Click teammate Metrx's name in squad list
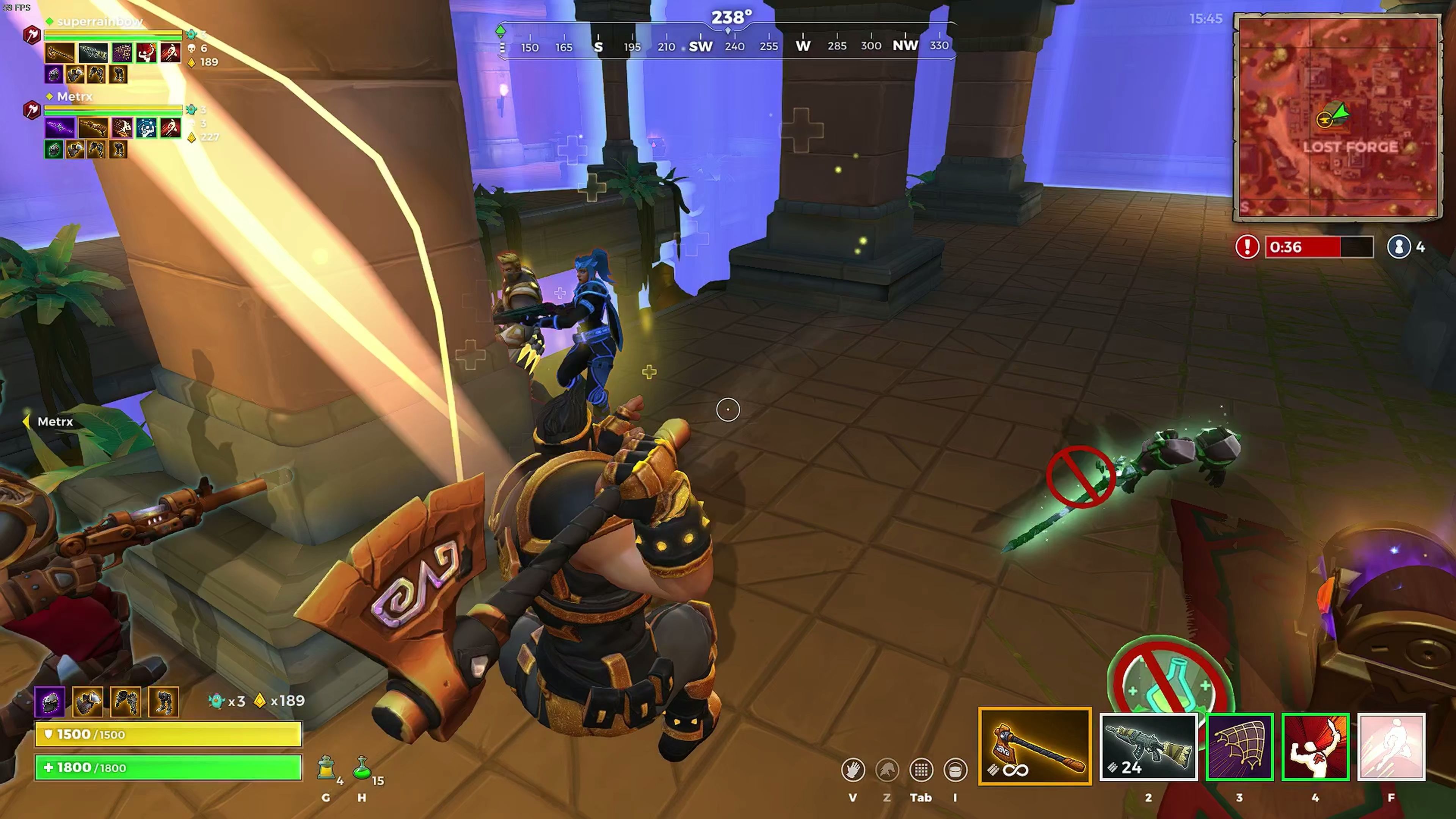The height and width of the screenshot is (819, 1456). (75, 97)
